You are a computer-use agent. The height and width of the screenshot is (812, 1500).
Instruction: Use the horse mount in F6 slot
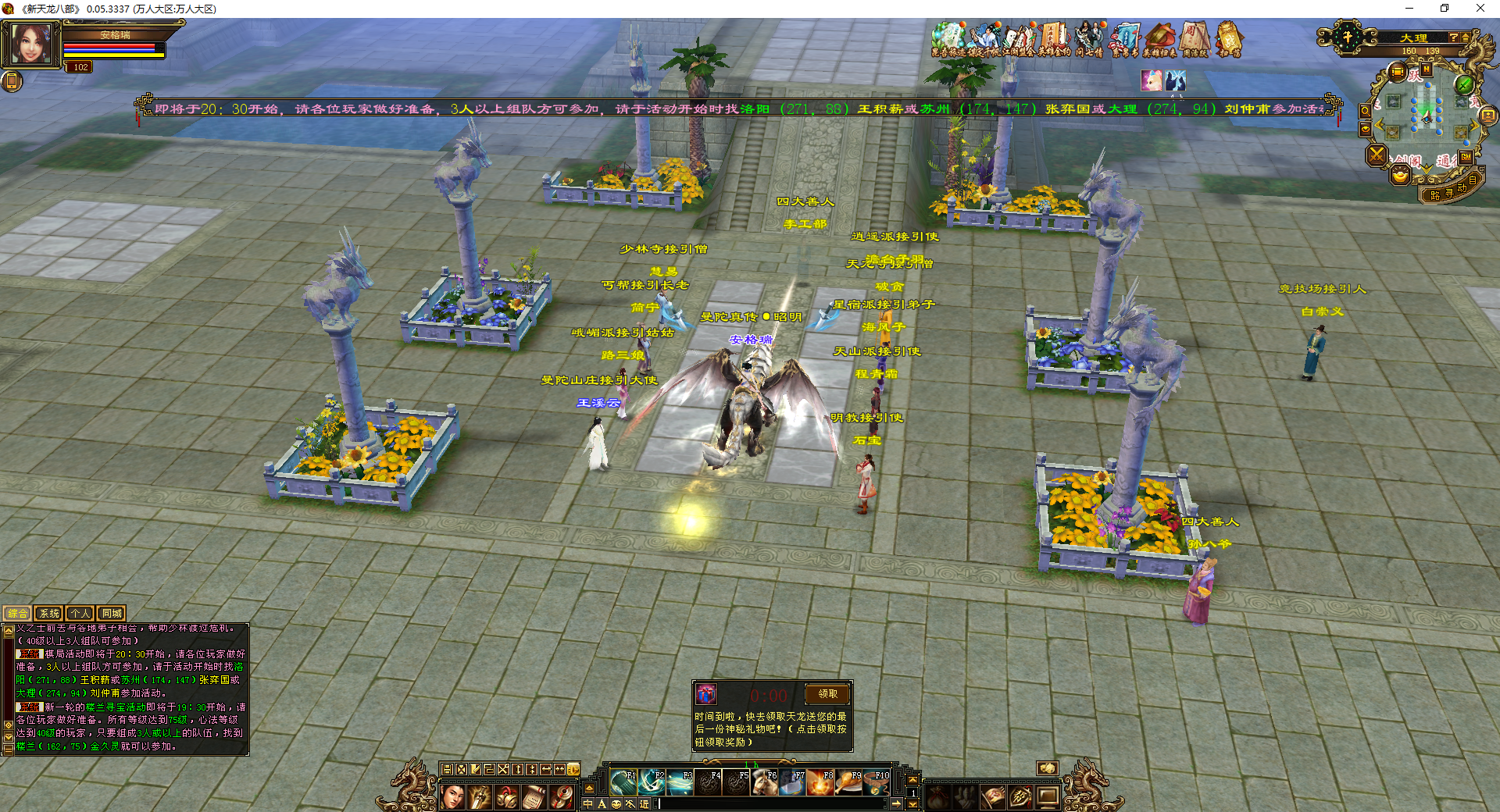coord(764,782)
